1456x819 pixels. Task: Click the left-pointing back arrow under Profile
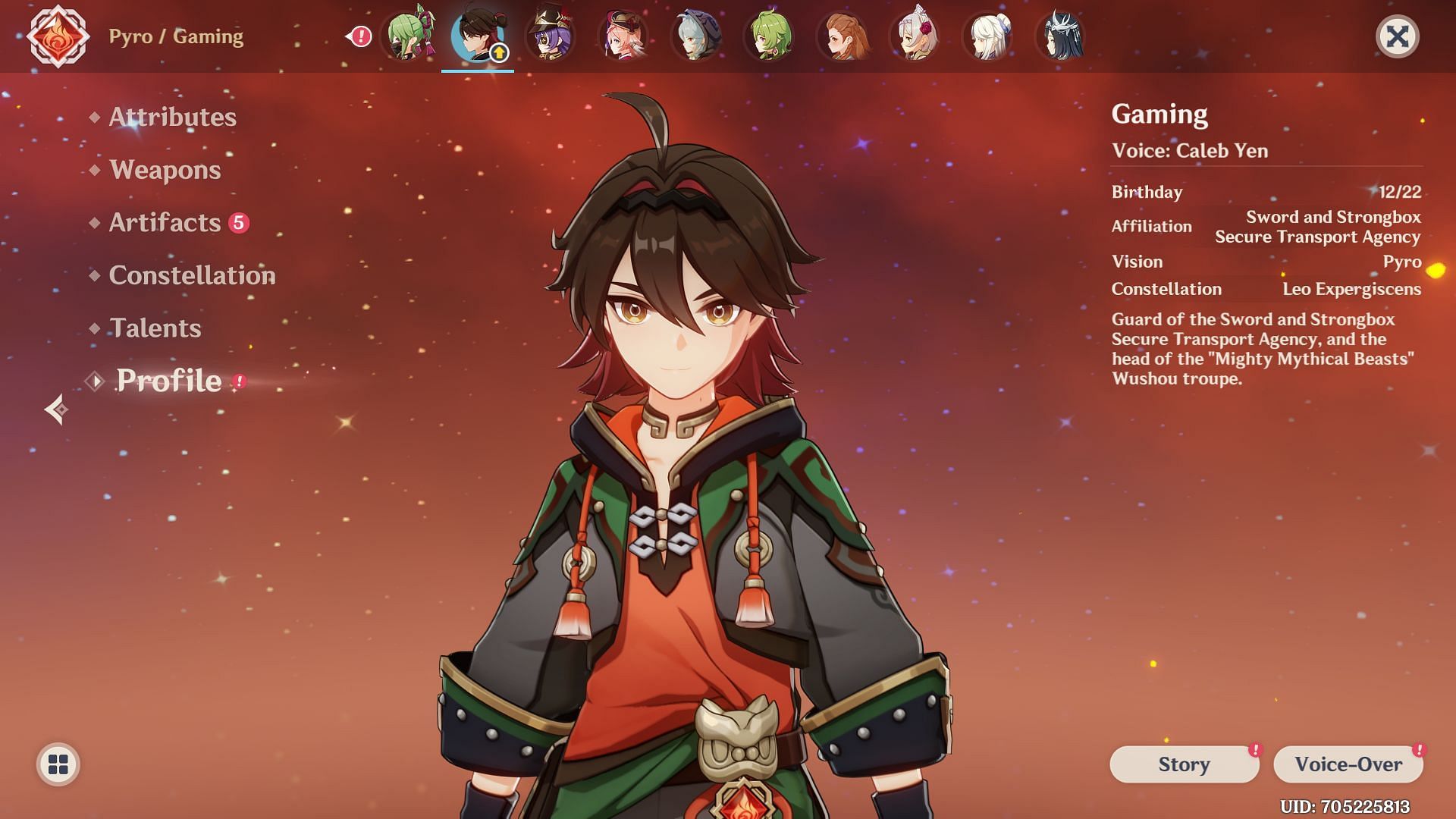tap(56, 409)
